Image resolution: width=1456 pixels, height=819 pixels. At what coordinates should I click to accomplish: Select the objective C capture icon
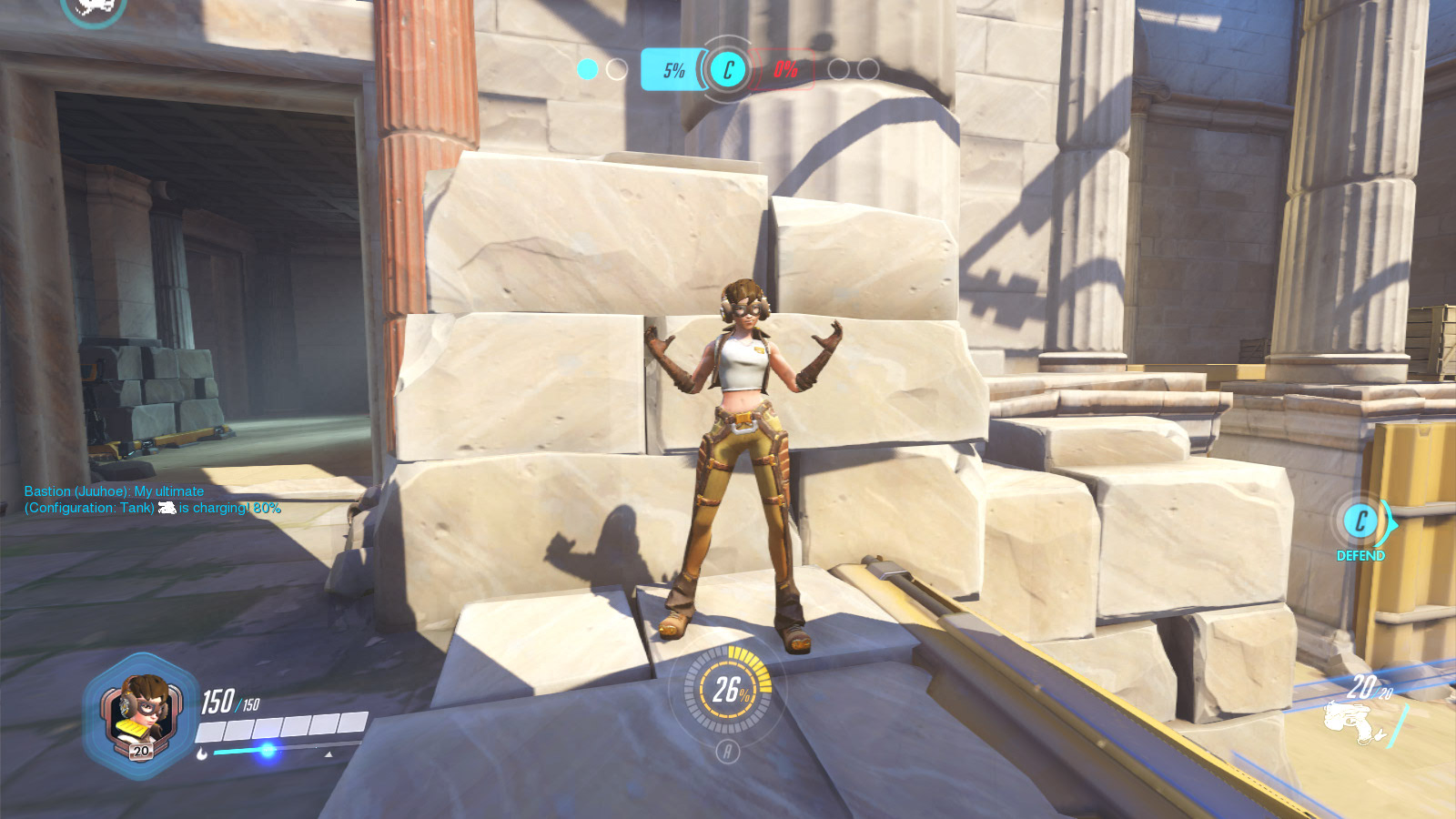(x=727, y=69)
